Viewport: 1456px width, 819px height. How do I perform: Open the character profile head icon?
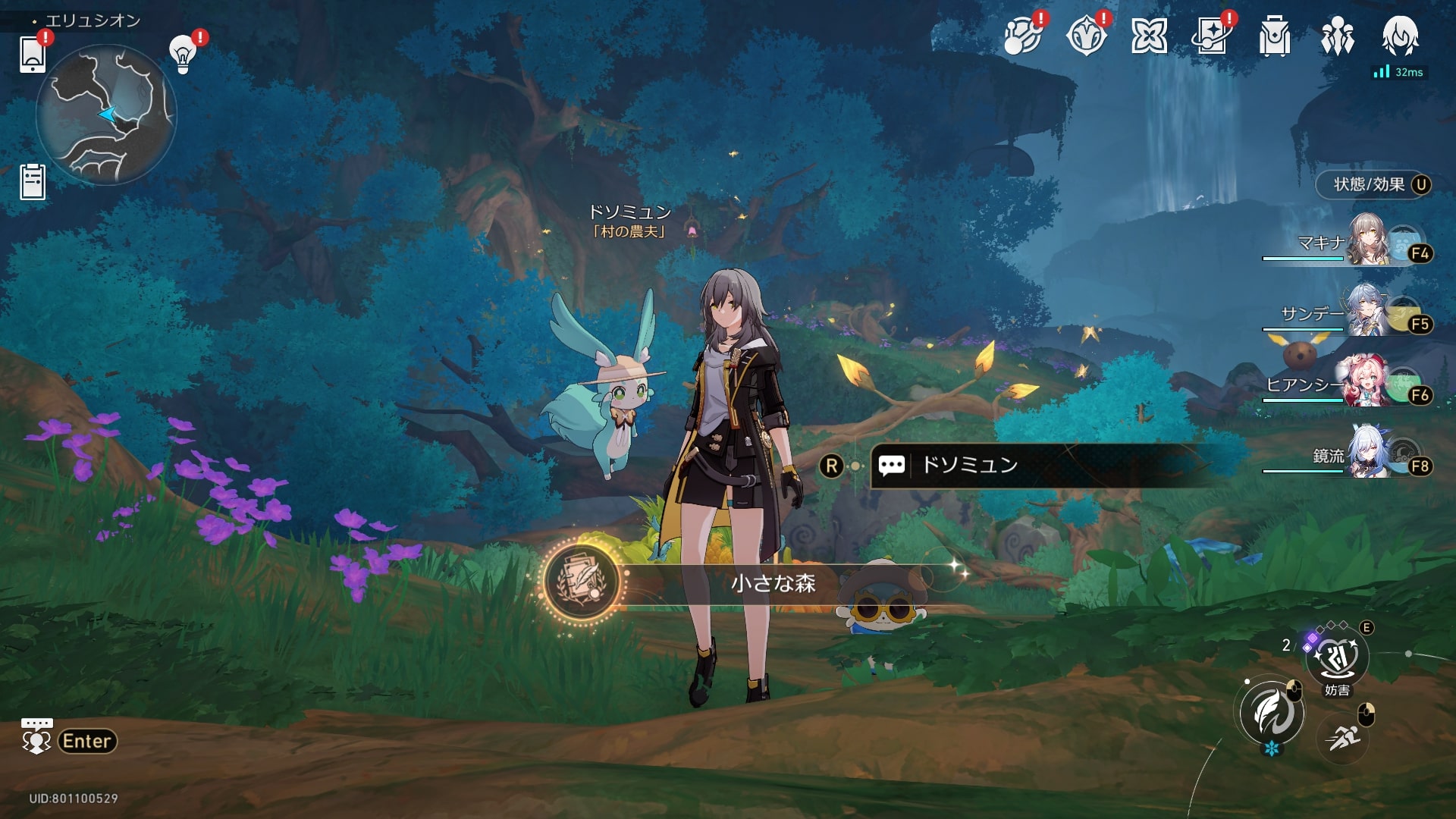[1400, 36]
